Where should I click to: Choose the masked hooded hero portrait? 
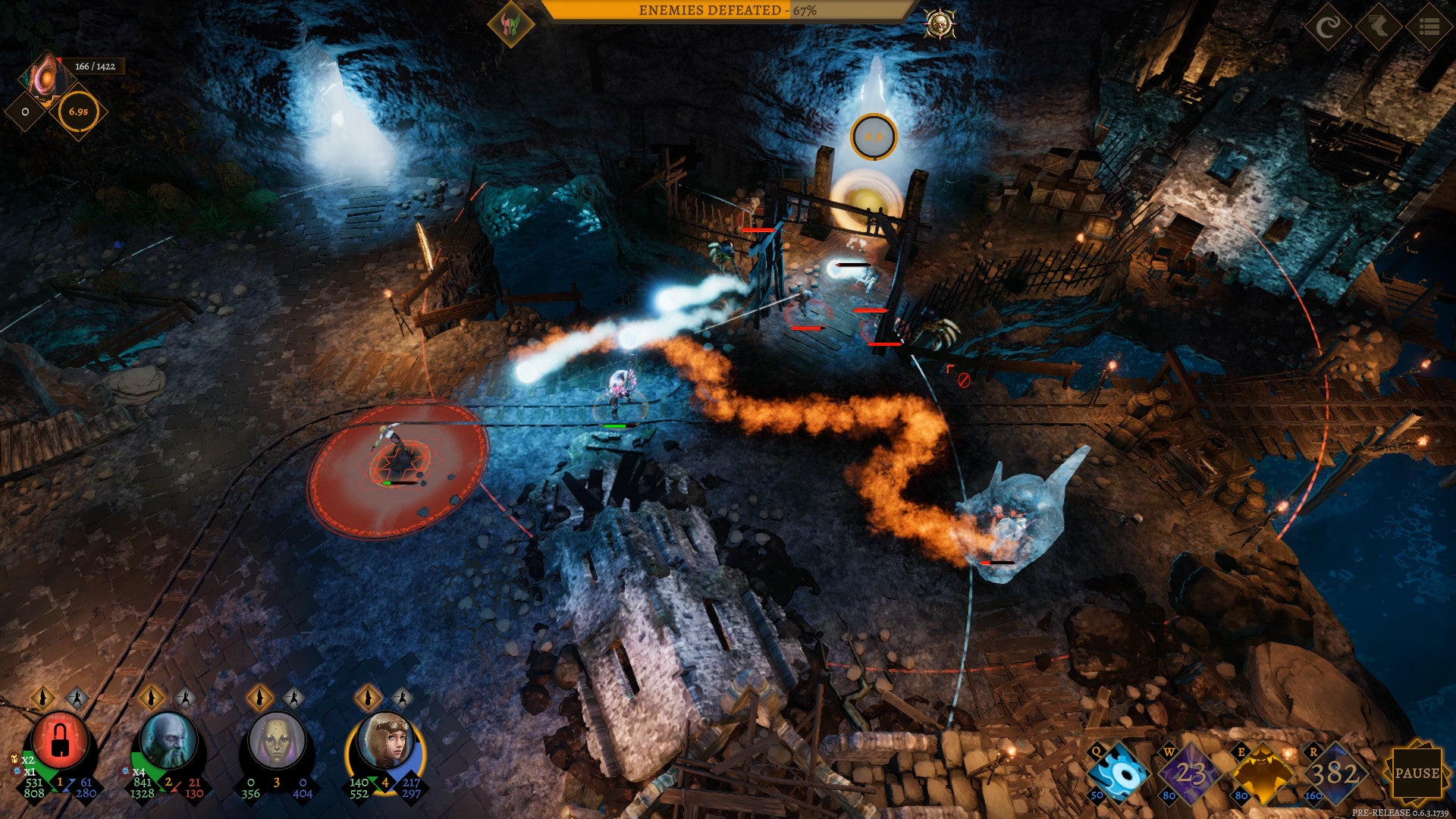tap(277, 741)
